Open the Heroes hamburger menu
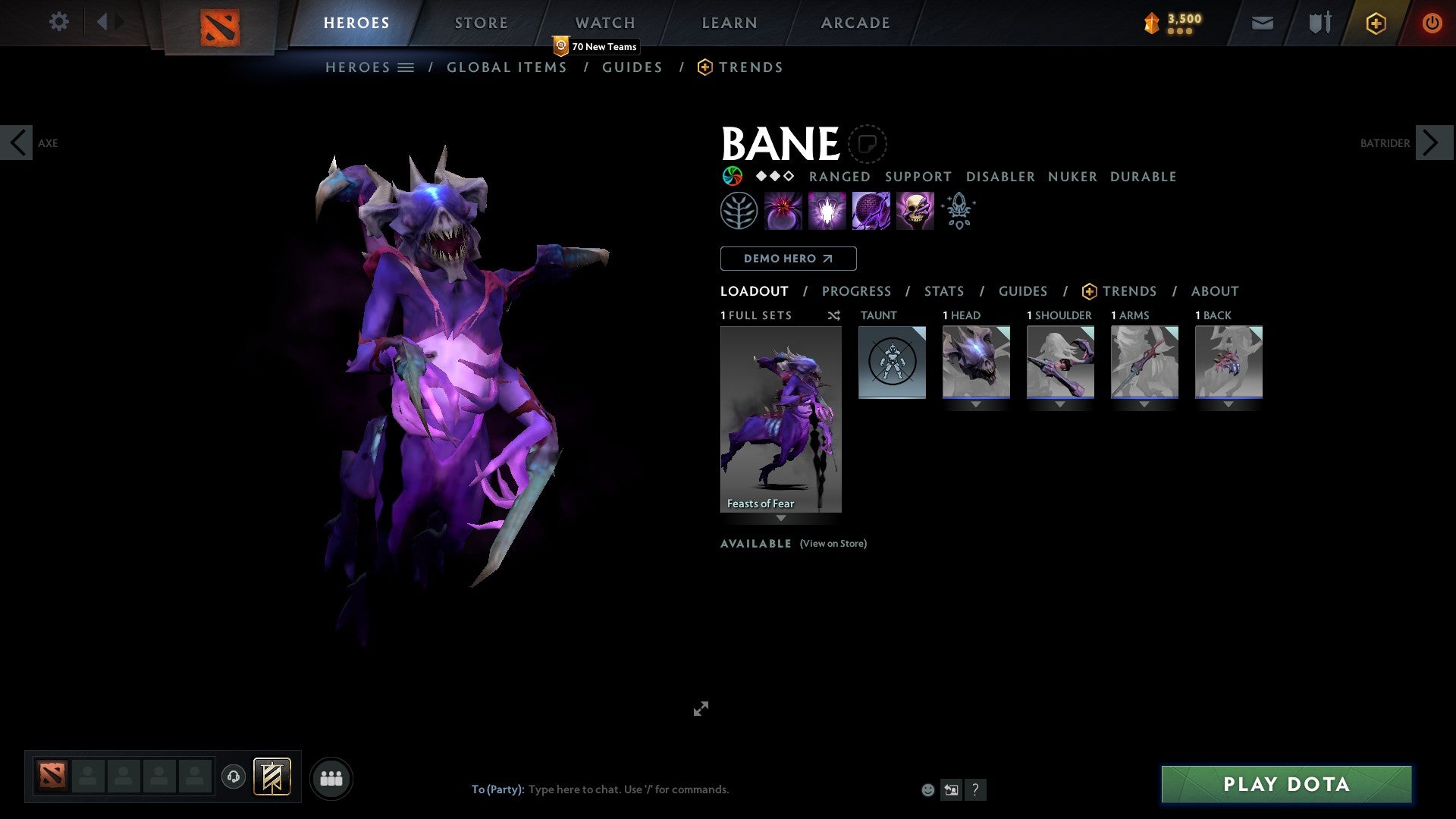 (x=406, y=67)
